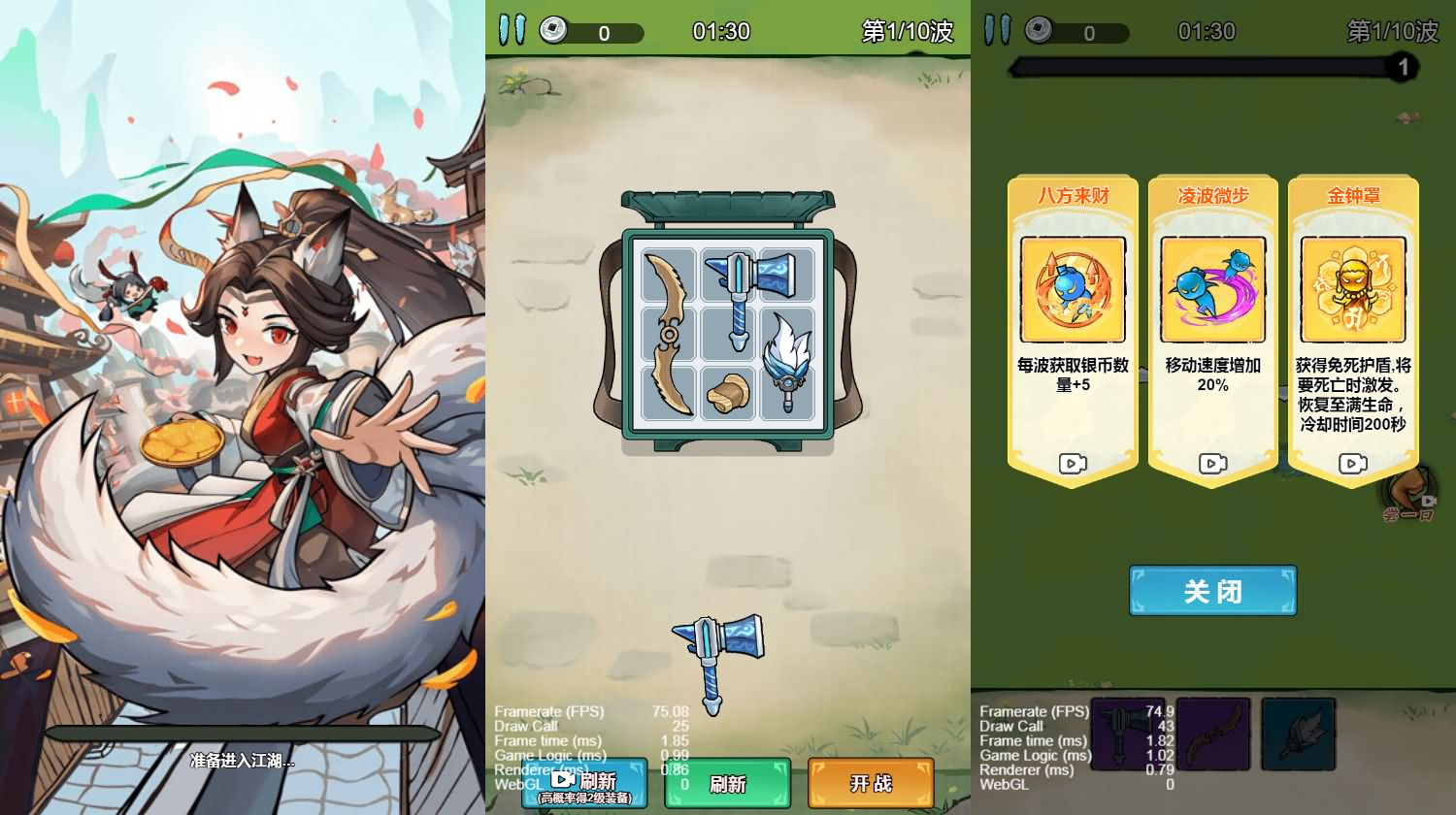Close the buff selection with 关闭
This screenshot has width=1456, height=815.
click(1211, 590)
